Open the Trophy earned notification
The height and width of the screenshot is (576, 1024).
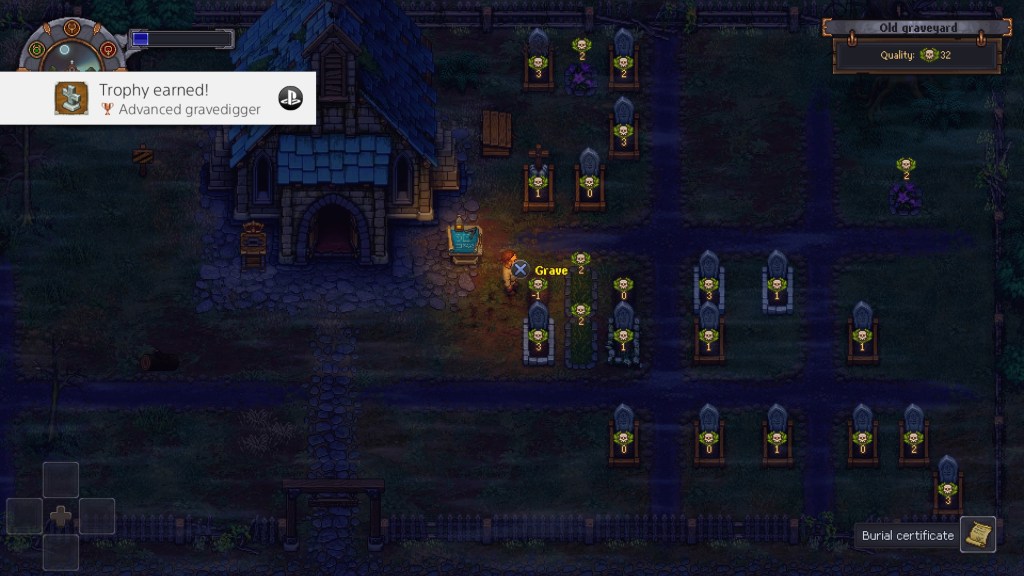[158, 98]
